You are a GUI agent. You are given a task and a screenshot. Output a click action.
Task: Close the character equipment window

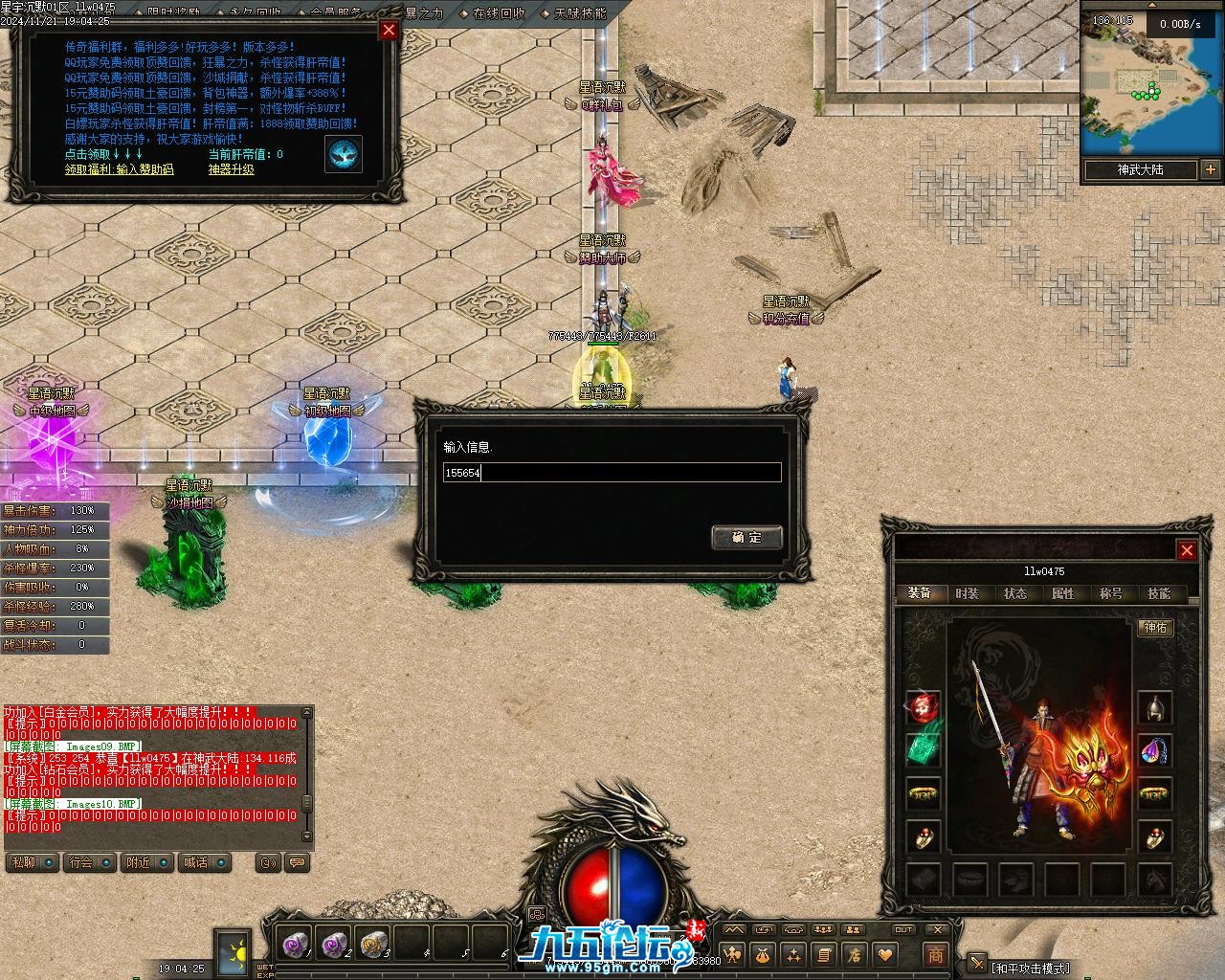[1187, 550]
